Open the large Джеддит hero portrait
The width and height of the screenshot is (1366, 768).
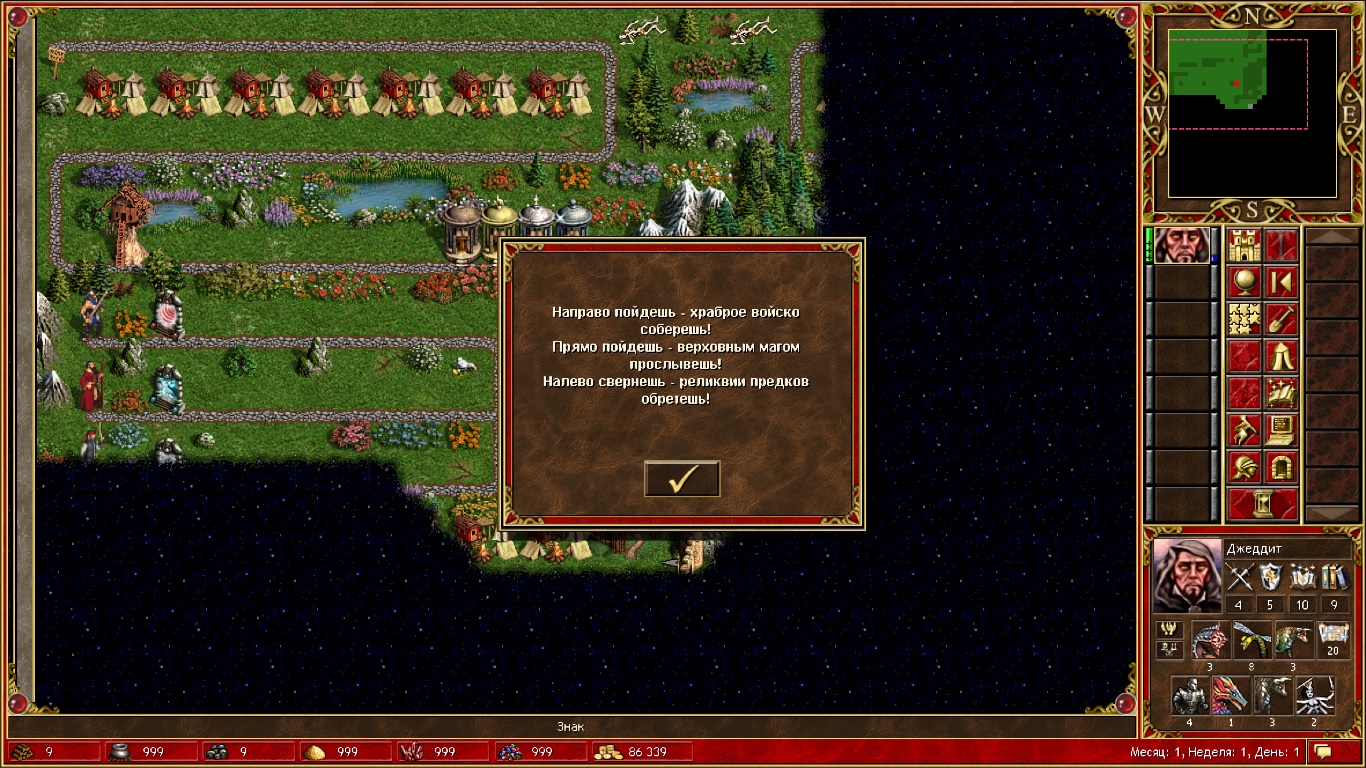tap(1187, 575)
